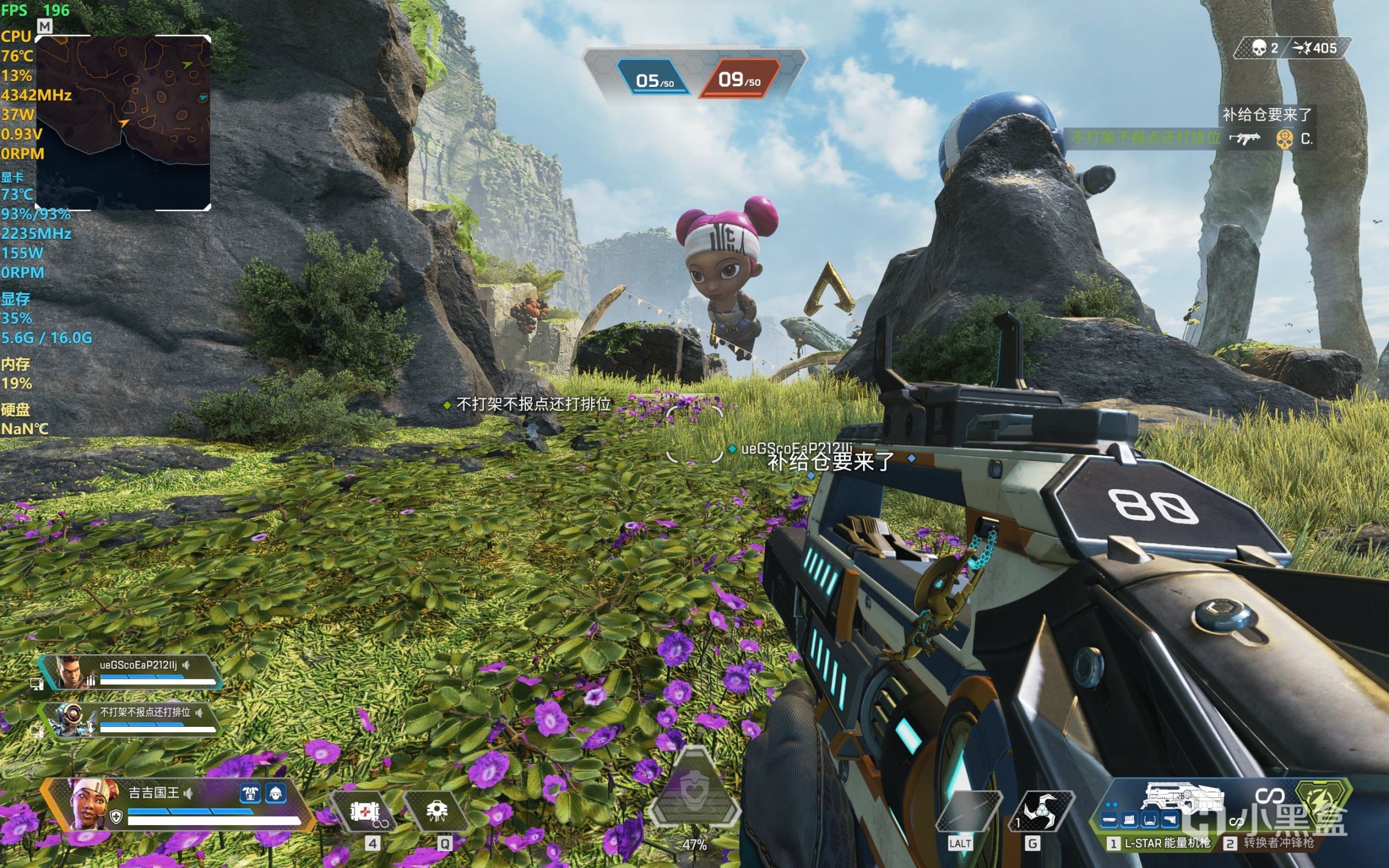Open the minimap in the top-left corner
Image resolution: width=1389 pixels, height=868 pixels.
(x=123, y=123)
